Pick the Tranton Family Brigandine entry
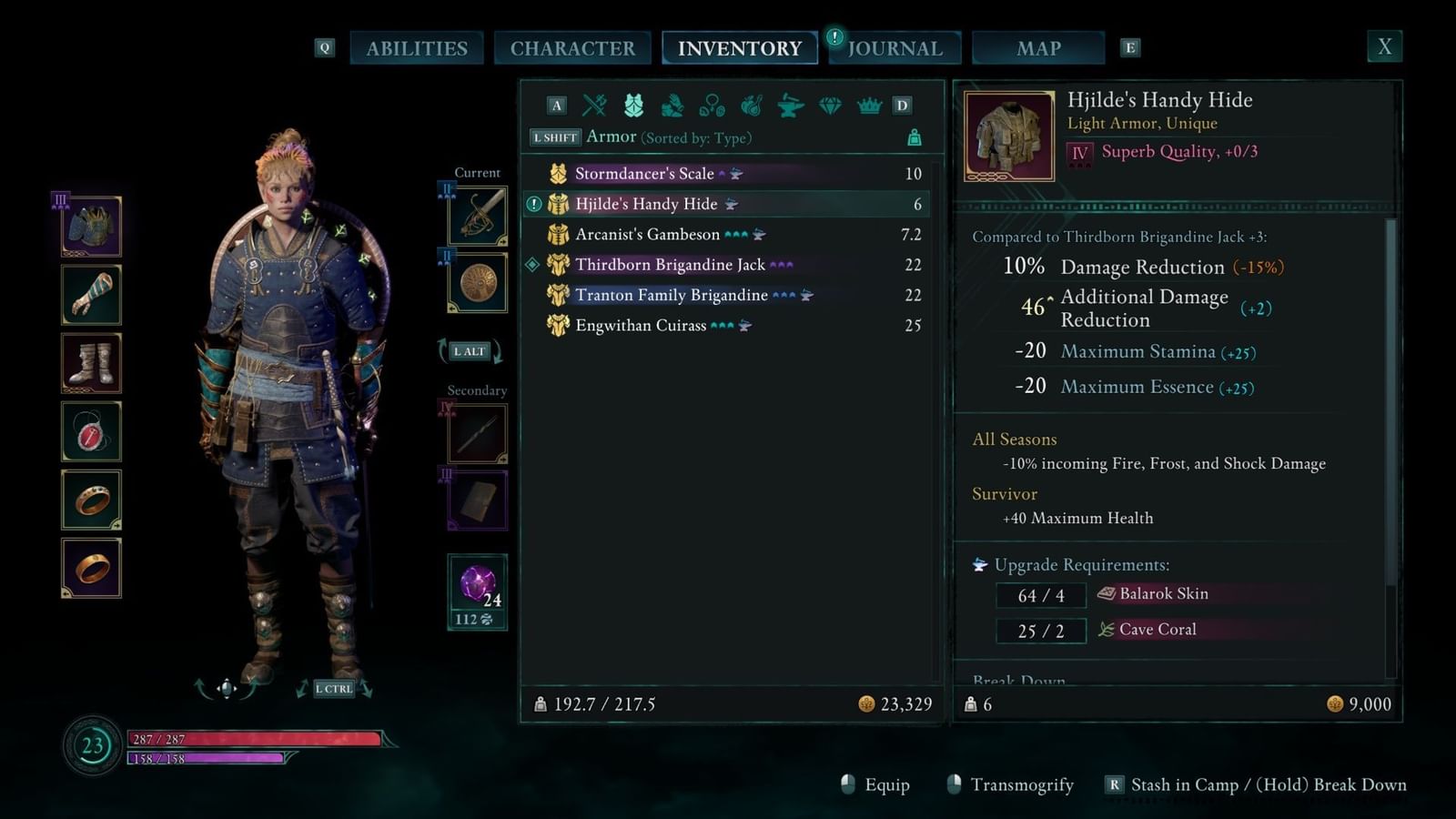 coord(671,295)
